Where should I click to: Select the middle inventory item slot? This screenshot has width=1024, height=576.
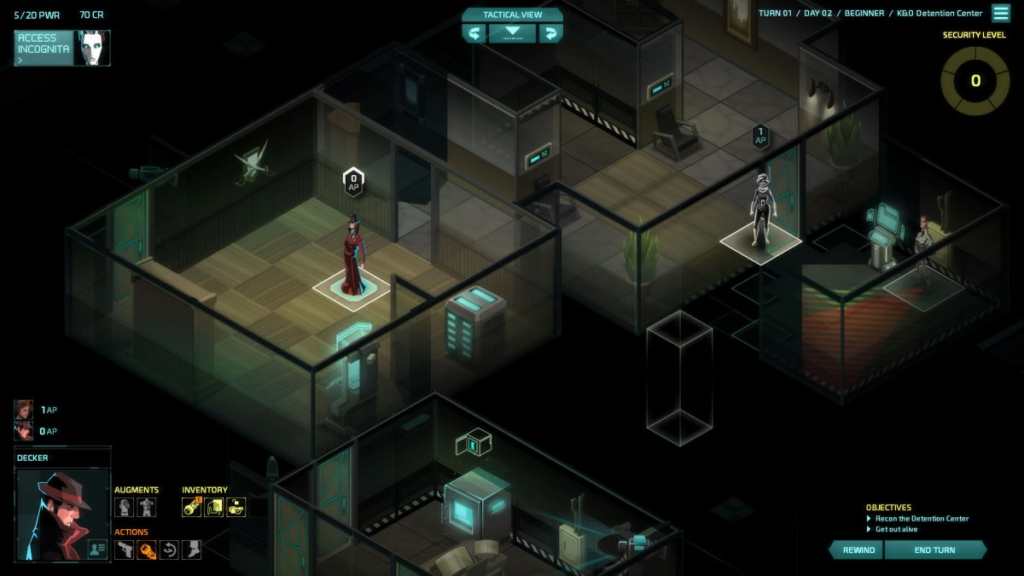214,507
